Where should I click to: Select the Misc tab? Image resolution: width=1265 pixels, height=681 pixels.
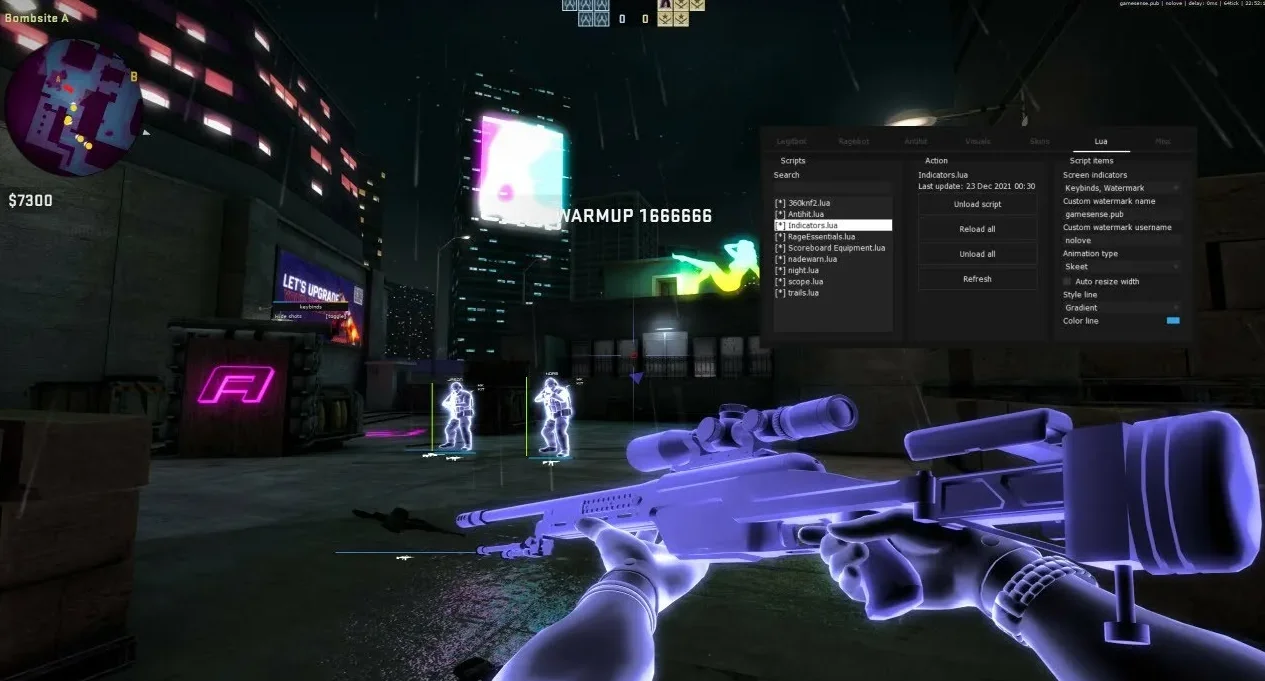pyautogui.click(x=1162, y=142)
